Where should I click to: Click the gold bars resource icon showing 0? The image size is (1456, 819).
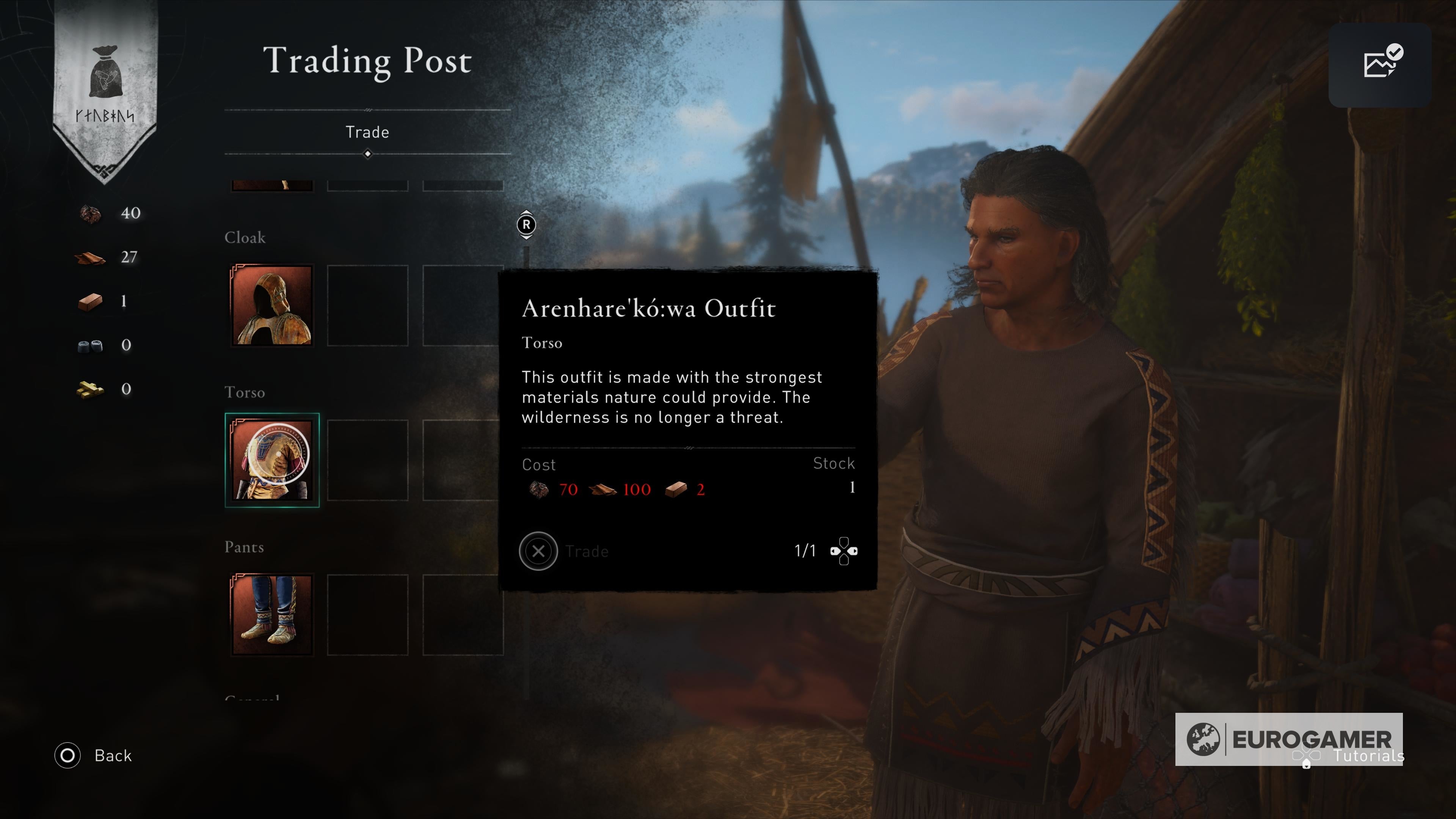click(x=91, y=389)
